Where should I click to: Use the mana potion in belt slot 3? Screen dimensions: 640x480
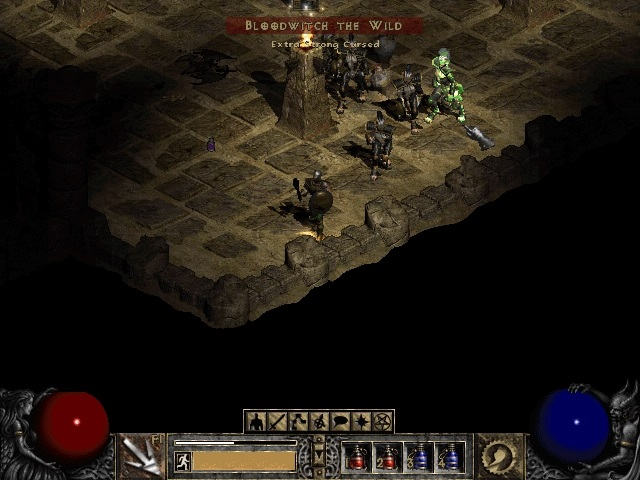[419, 457]
